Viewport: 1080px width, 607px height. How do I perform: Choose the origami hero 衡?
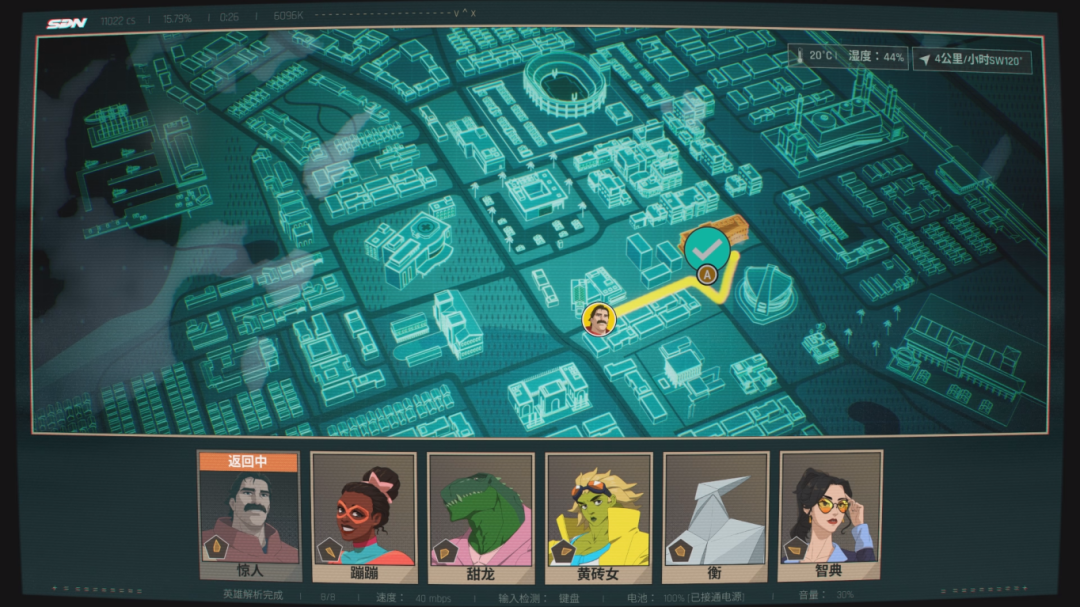pyautogui.click(x=715, y=517)
